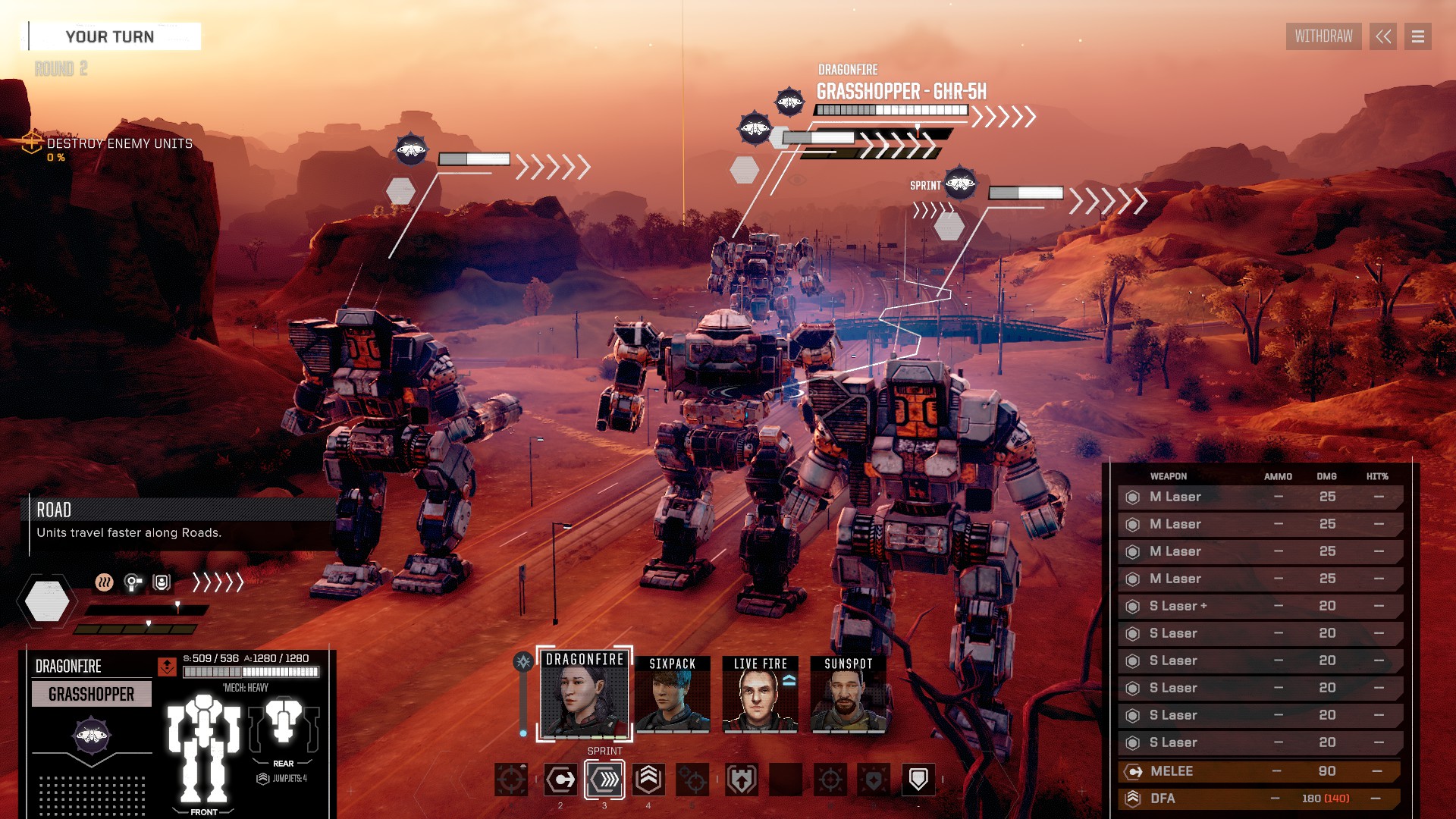Toggle the S Laser + weapon hex
Screen dimensions: 1456x819
[1132, 606]
